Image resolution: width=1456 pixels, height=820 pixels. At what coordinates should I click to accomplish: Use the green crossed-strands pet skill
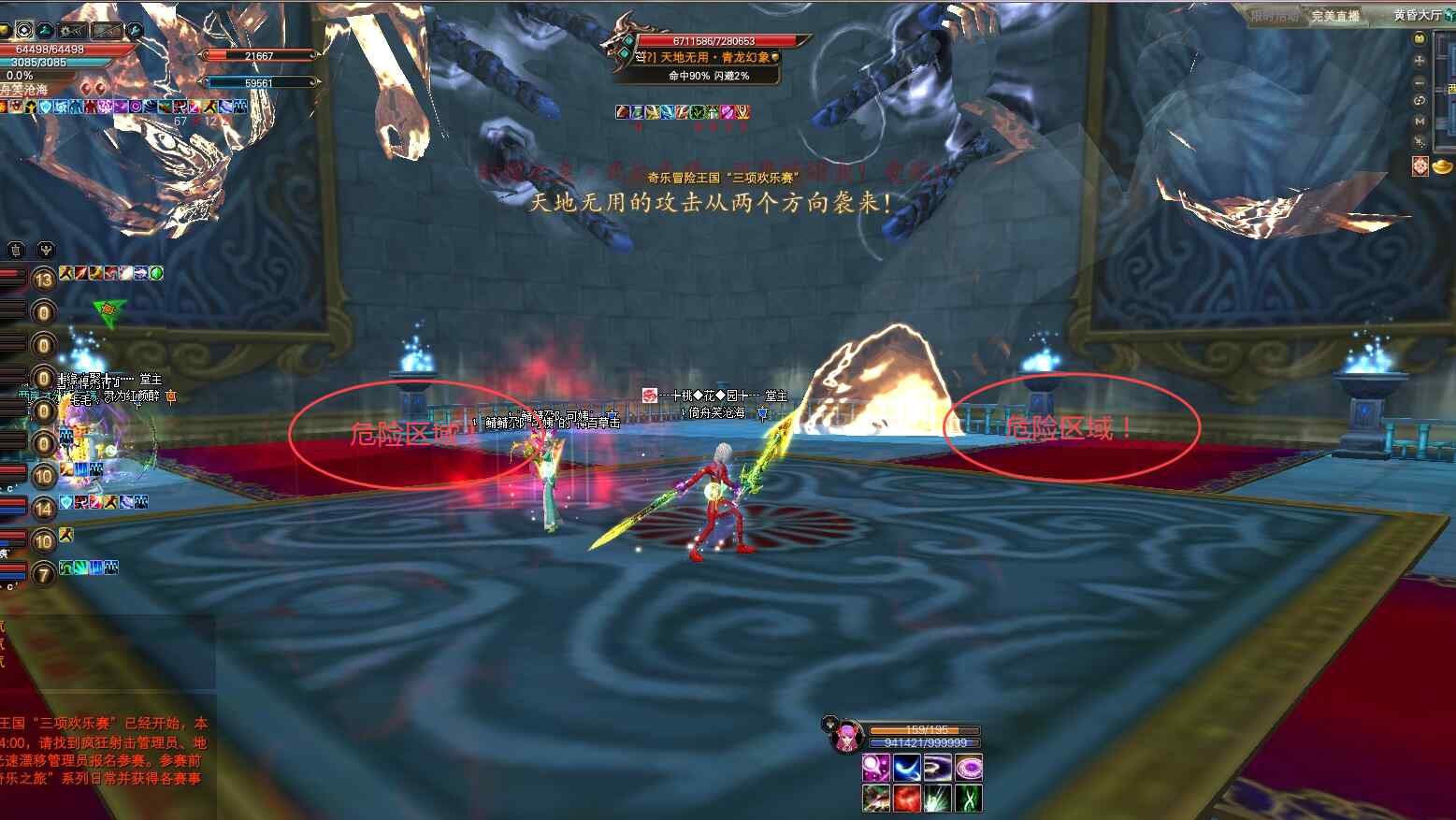point(968,798)
